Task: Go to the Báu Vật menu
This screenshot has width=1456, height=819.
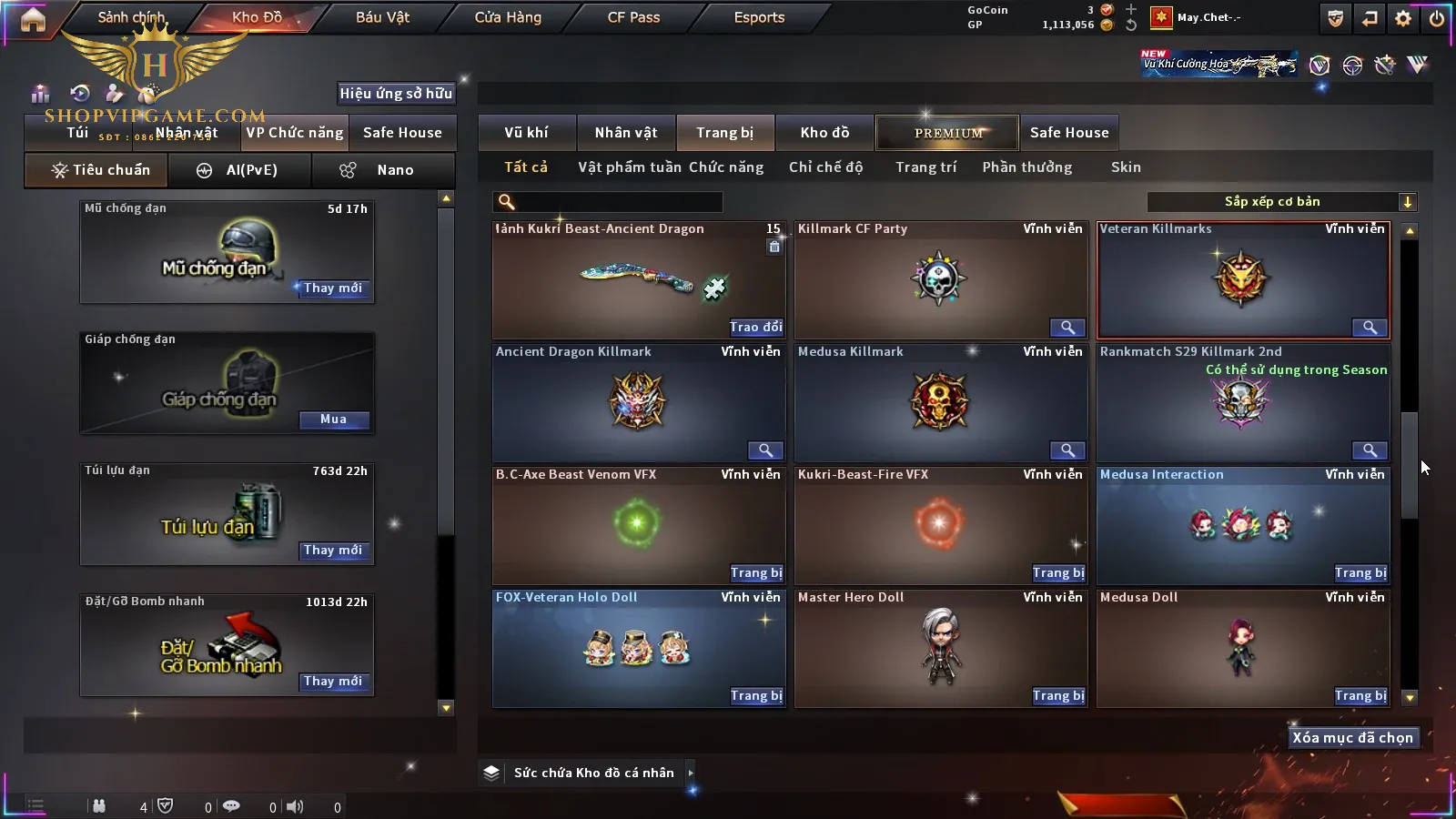Action: pyautogui.click(x=382, y=17)
